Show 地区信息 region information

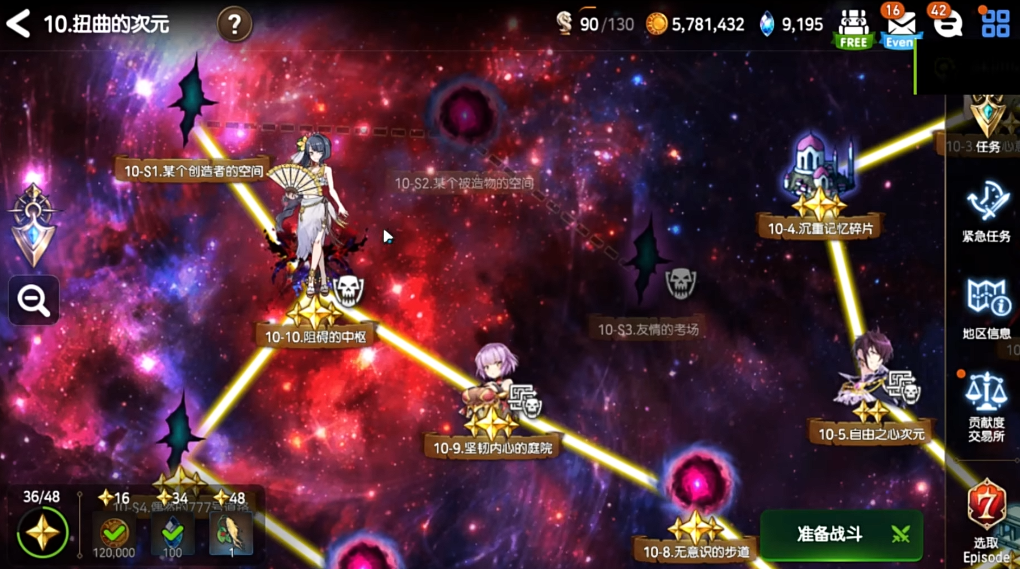click(x=986, y=307)
